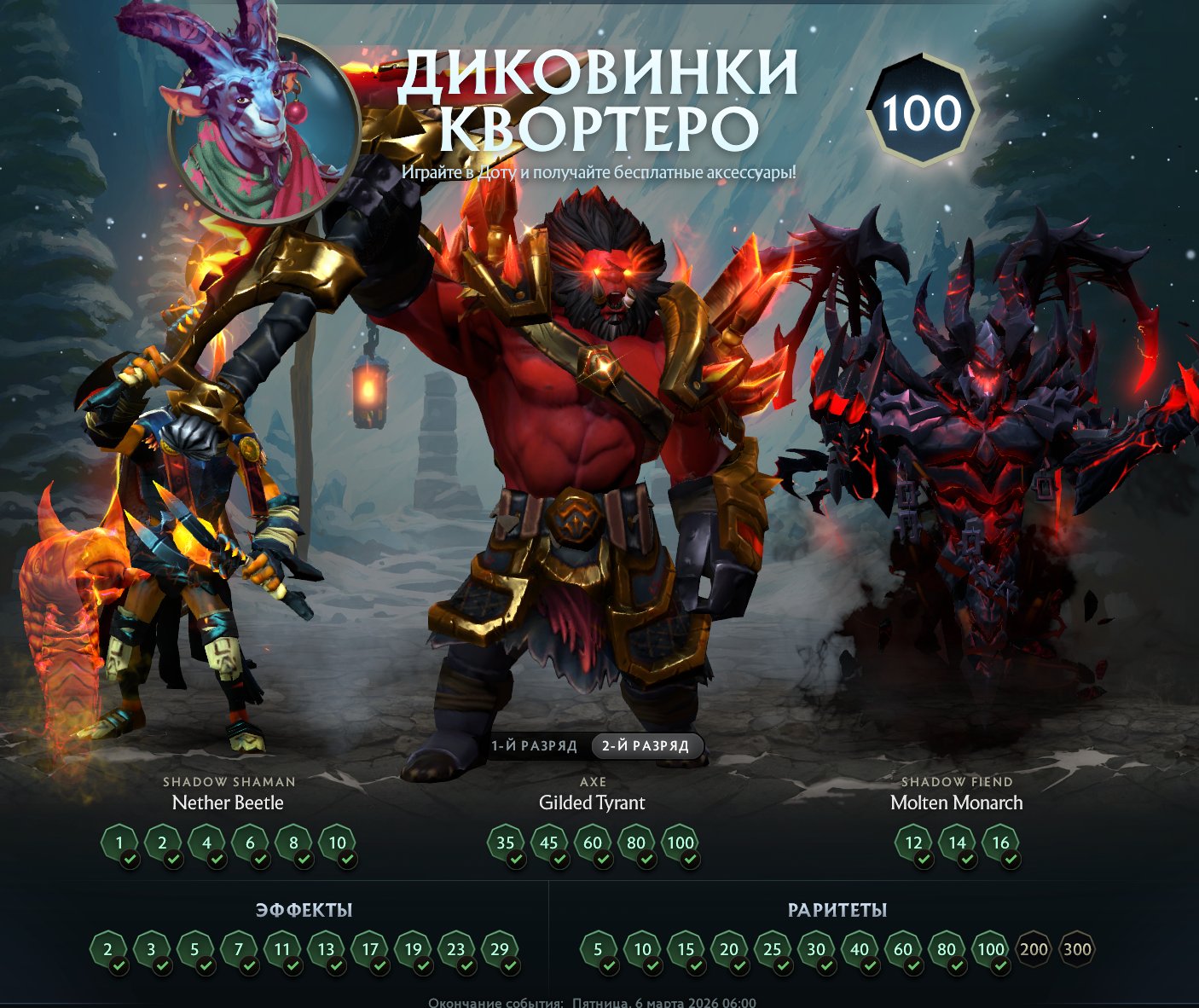Select the 2-Й РАЗРЯД tab
Viewport: 1199px width, 1008px height.
coord(646,744)
